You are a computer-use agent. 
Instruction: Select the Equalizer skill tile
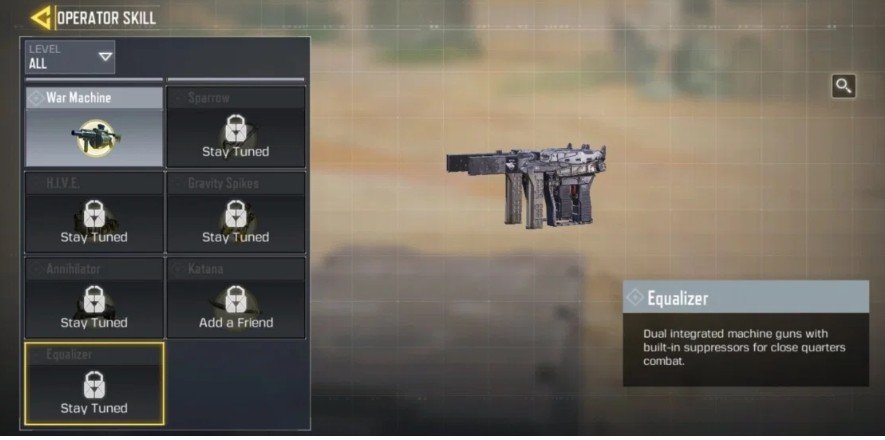94,383
